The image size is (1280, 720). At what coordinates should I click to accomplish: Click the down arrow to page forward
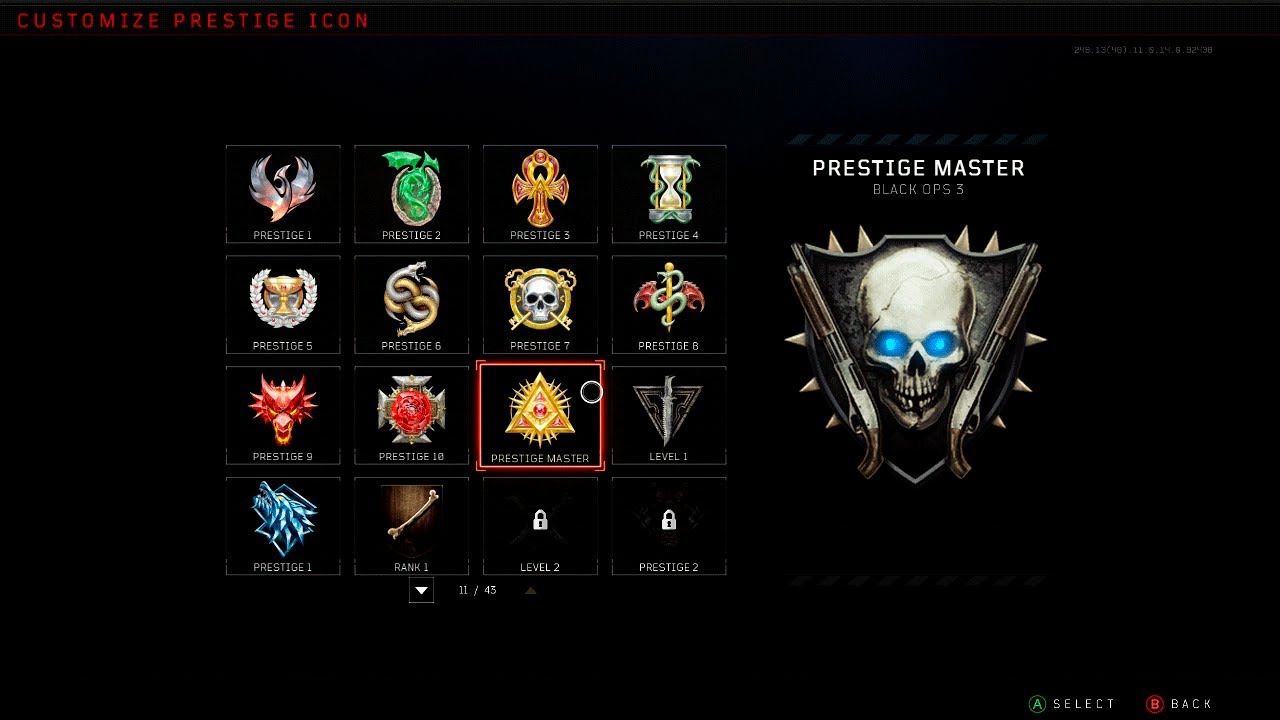click(421, 590)
